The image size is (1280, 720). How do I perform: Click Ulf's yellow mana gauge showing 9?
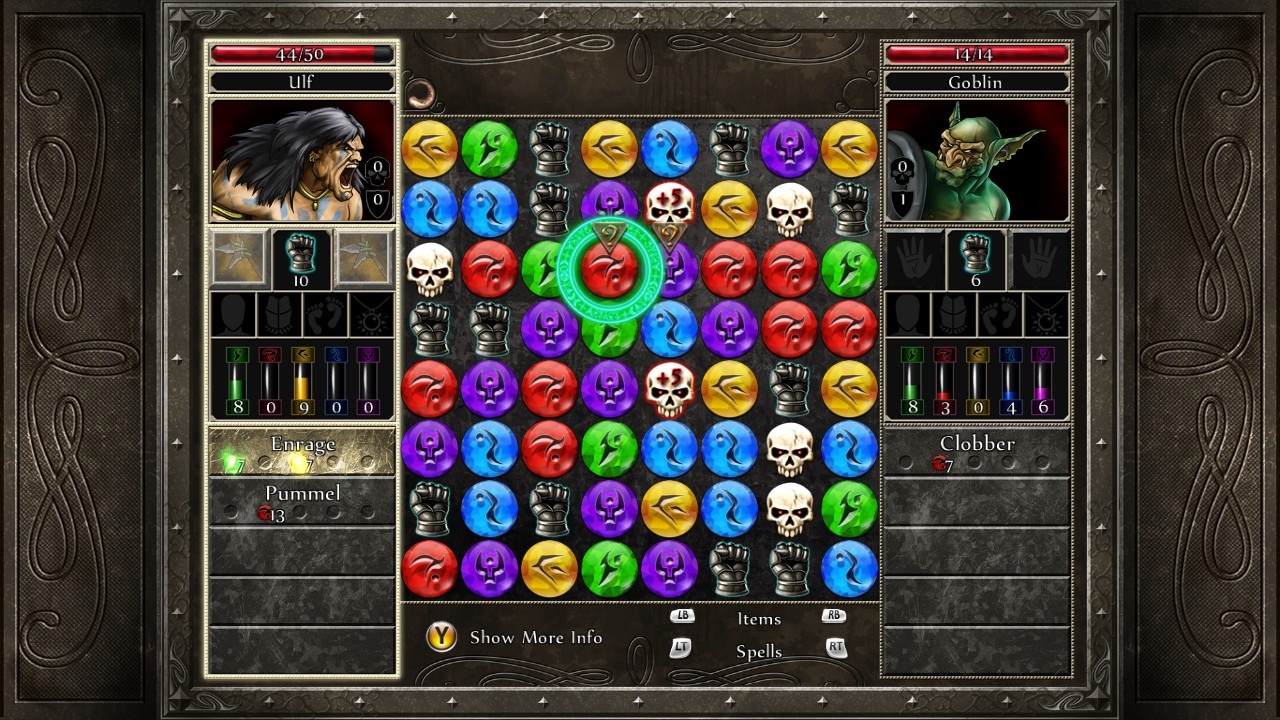click(303, 385)
